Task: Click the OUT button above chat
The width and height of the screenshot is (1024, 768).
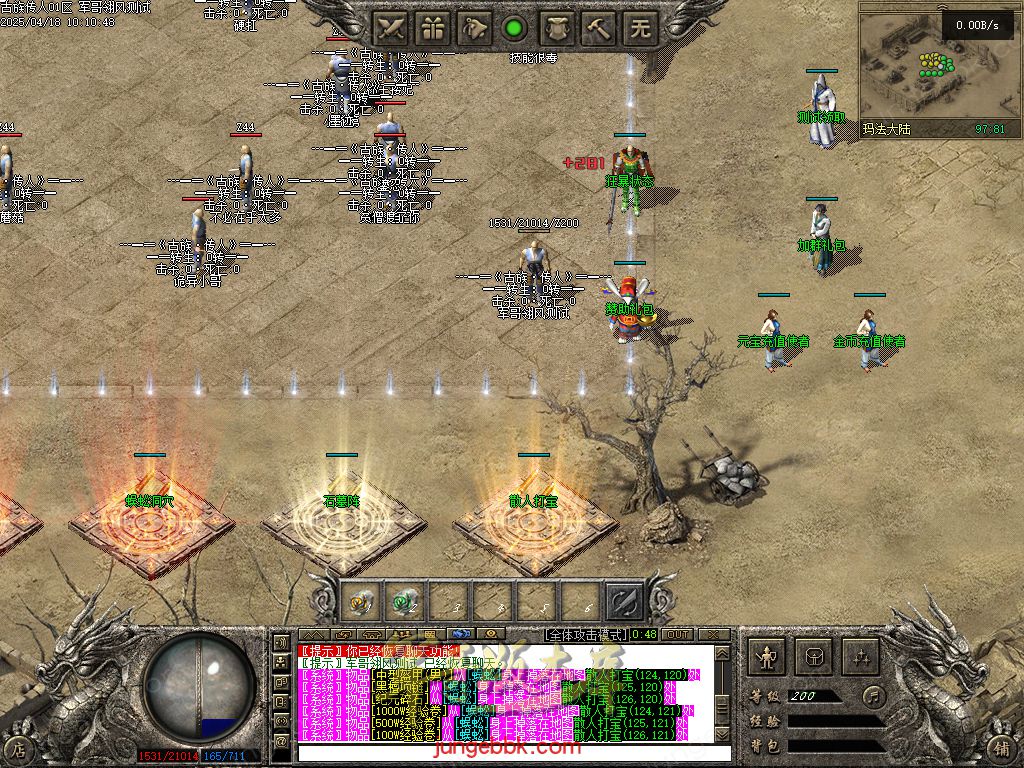Action: click(x=677, y=634)
